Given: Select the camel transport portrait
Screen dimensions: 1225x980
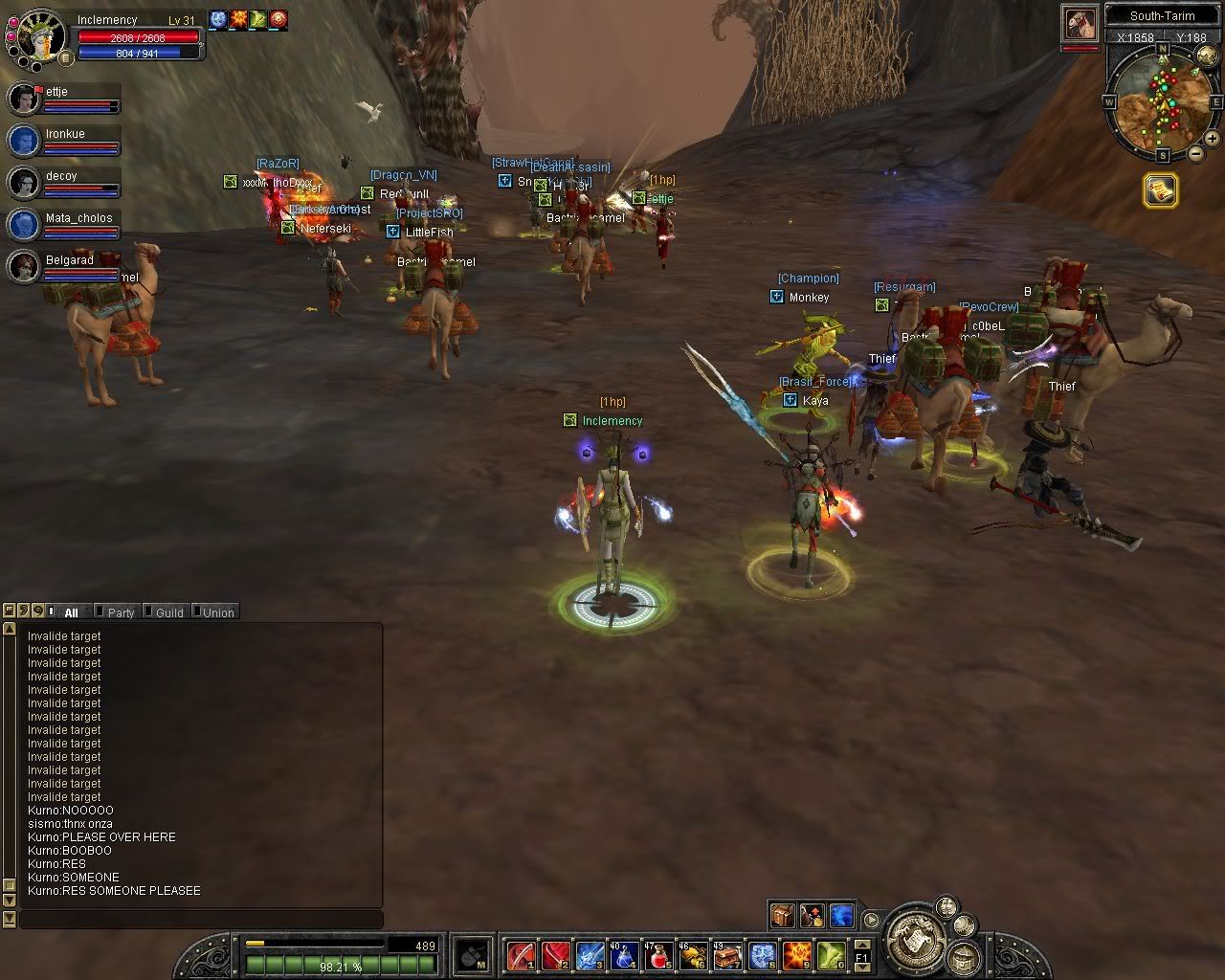Looking at the screenshot, I should click(1079, 23).
